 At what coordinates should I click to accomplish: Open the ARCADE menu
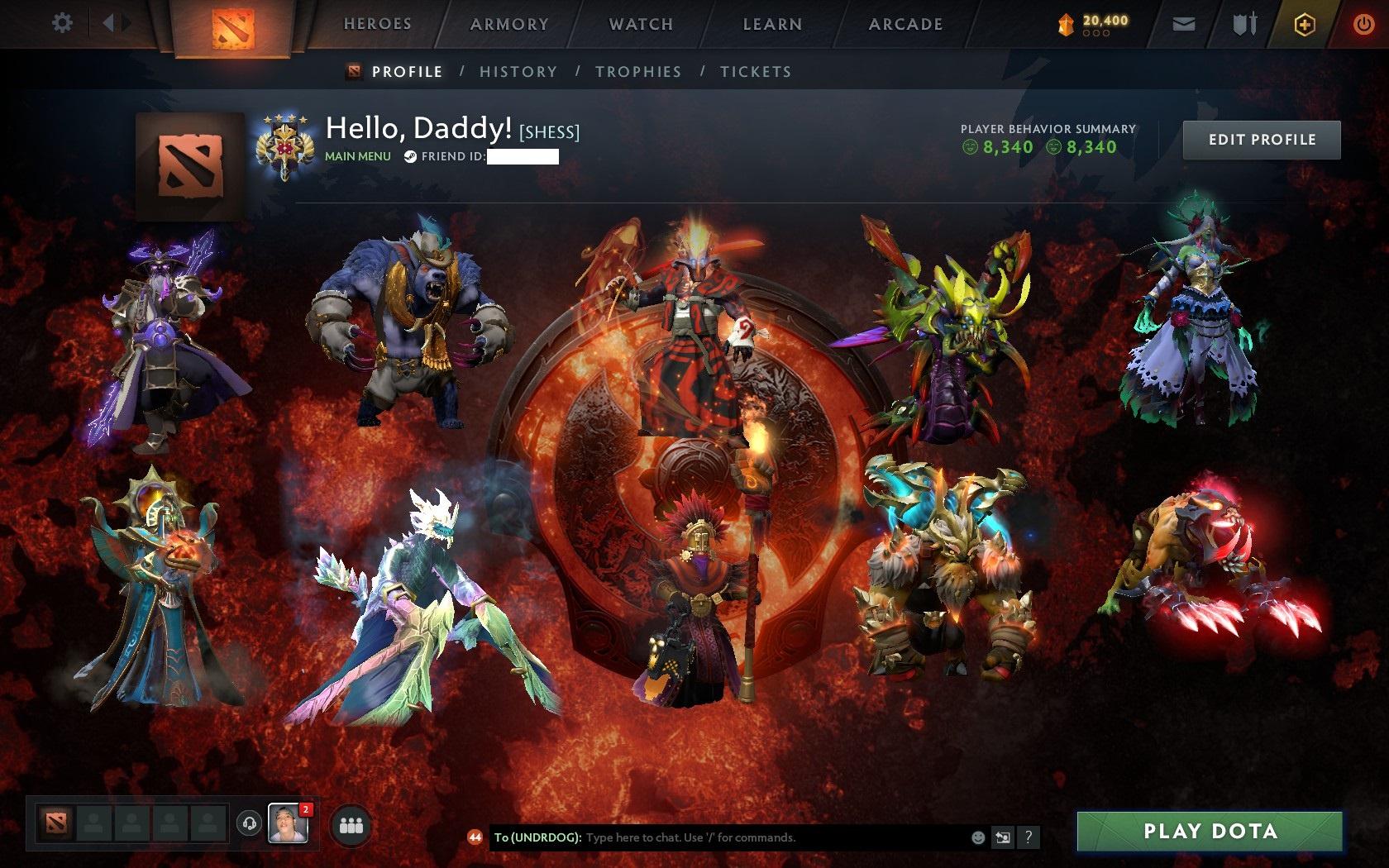click(904, 24)
